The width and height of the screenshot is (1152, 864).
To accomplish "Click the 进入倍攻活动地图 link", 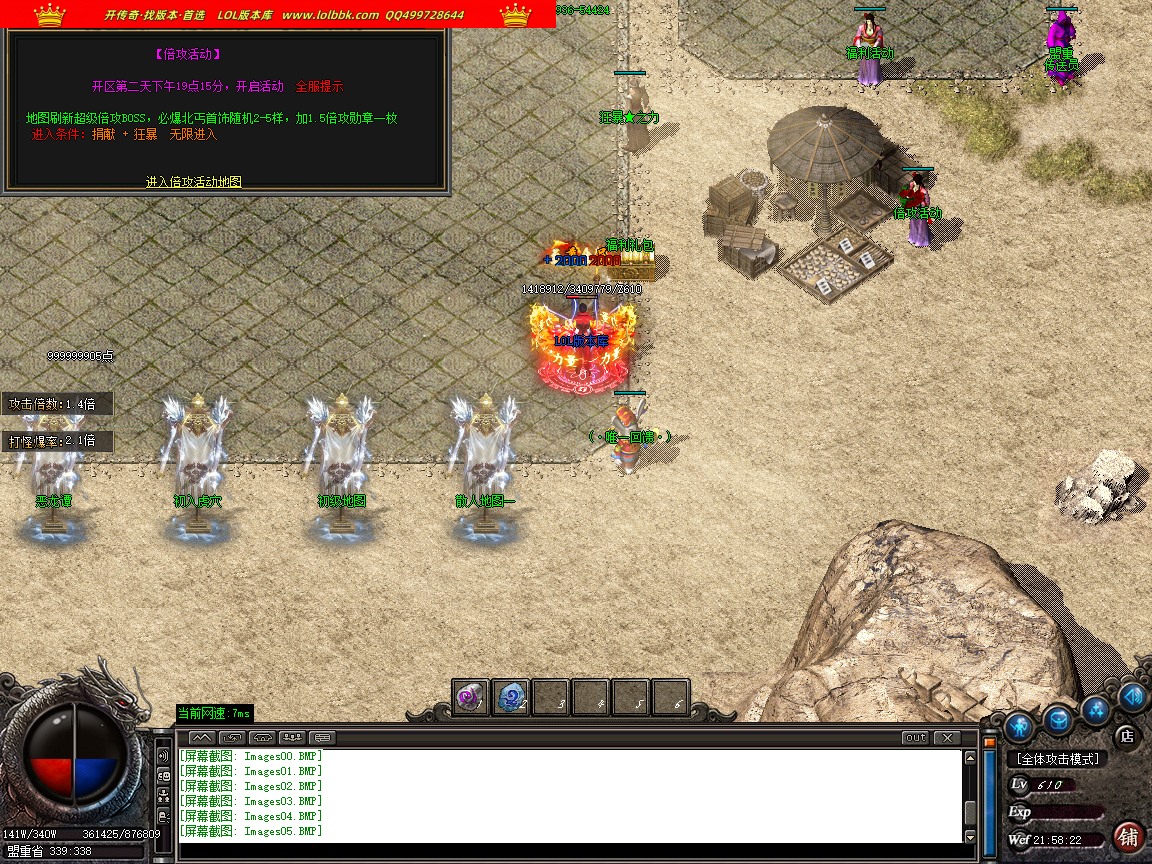I will (x=194, y=182).
